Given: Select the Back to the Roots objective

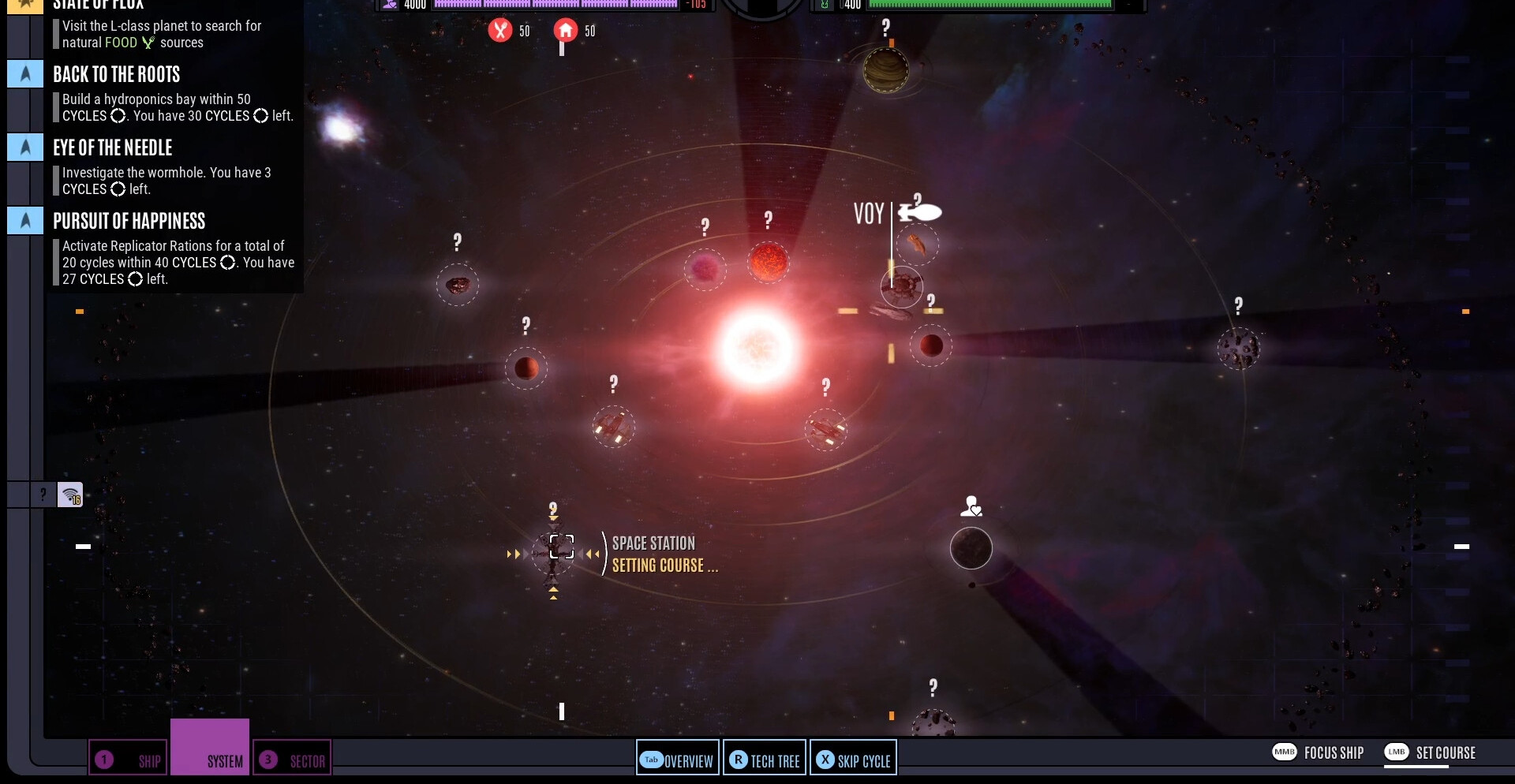Looking at the screenshot, I should pyautogui.click(x=117, y=75).
